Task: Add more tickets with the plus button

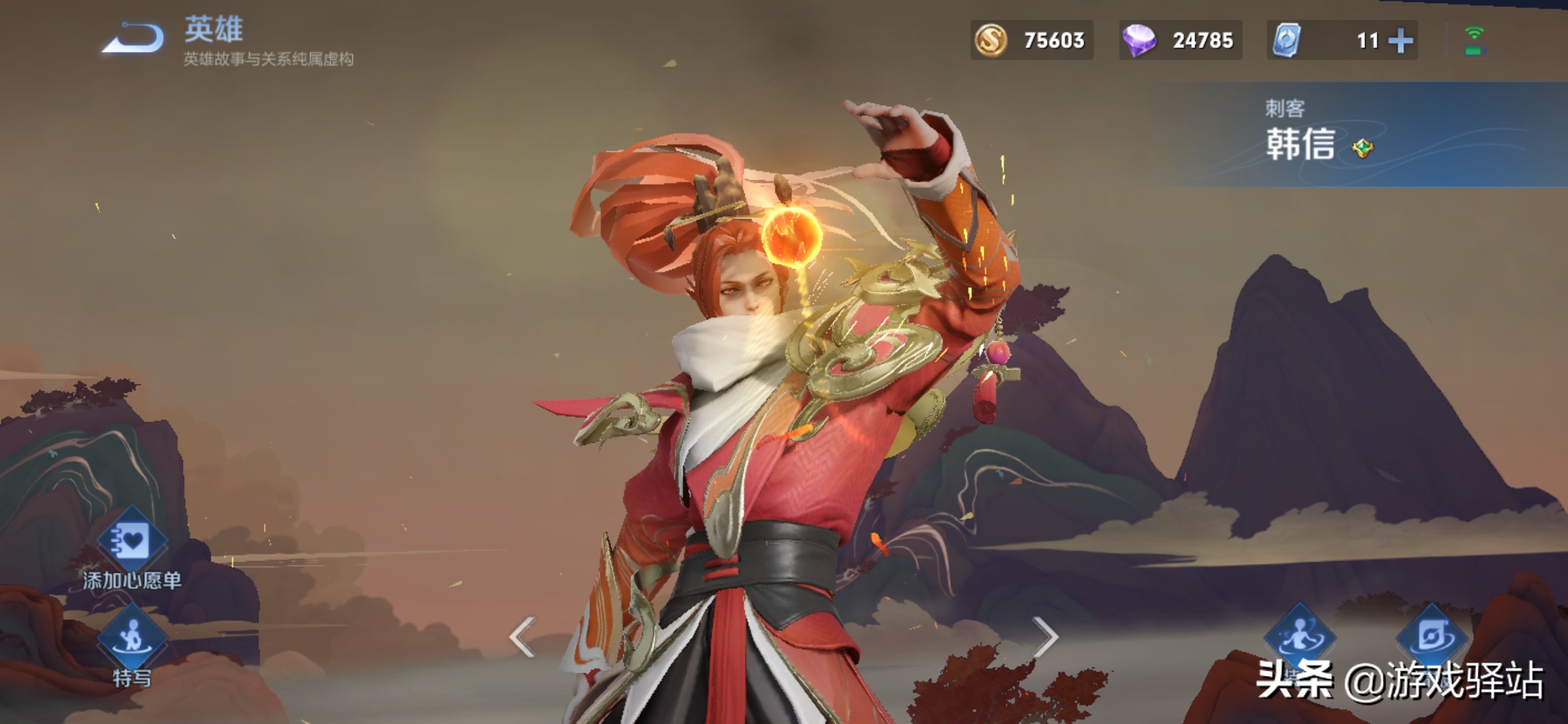Action: [x=1401, y=41]
